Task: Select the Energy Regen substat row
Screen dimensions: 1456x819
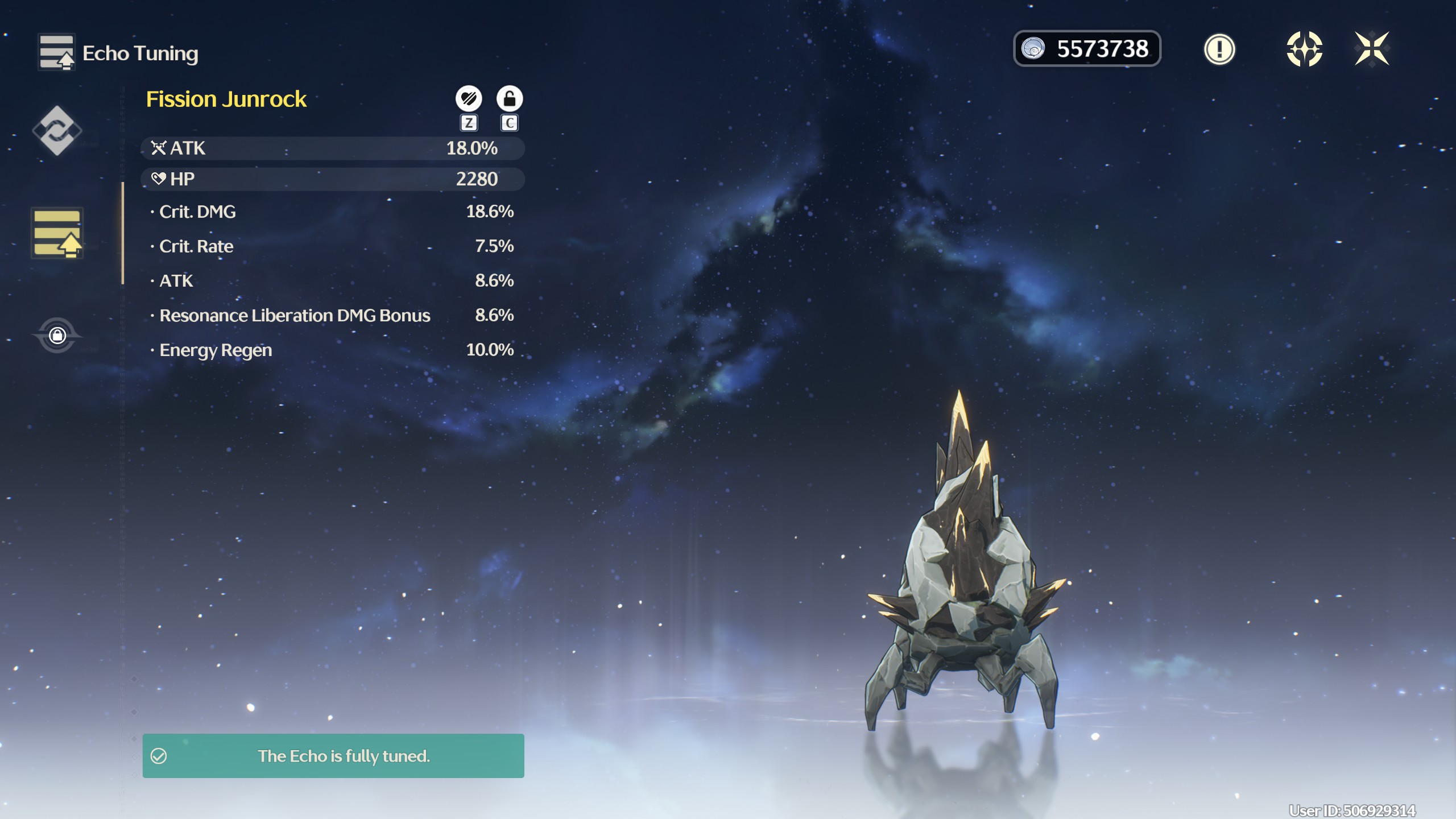Action: 332,350
